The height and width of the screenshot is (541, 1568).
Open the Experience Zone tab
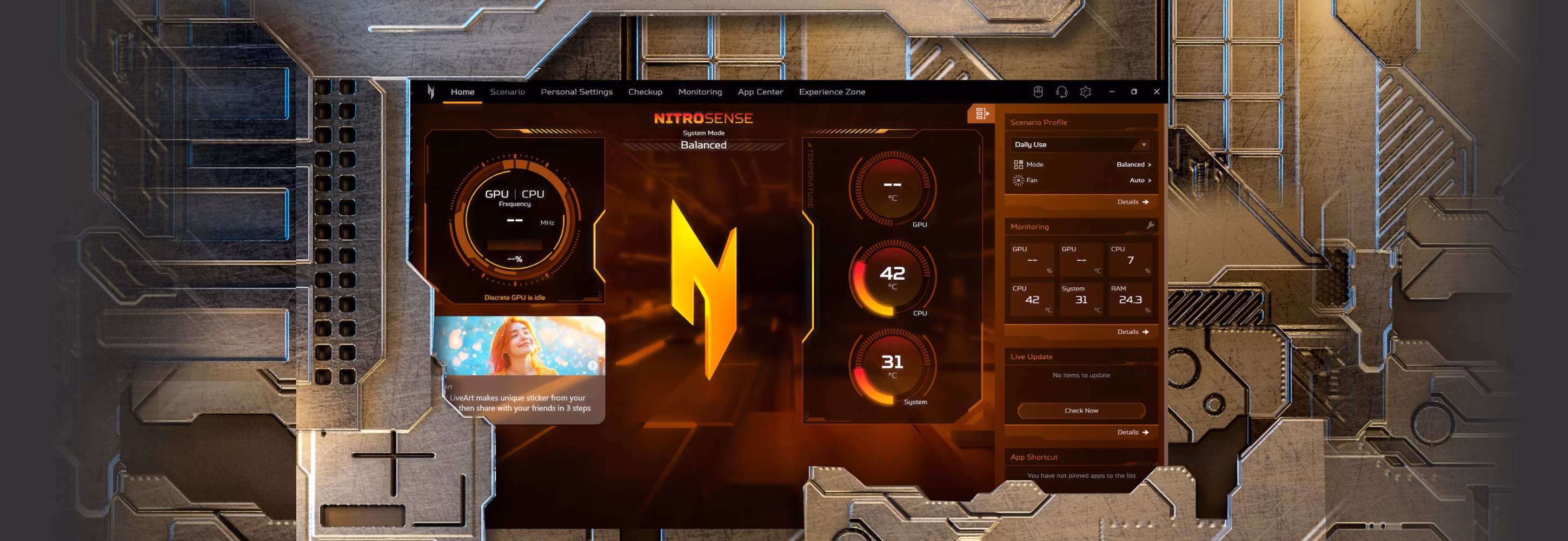tap(832, 91)
